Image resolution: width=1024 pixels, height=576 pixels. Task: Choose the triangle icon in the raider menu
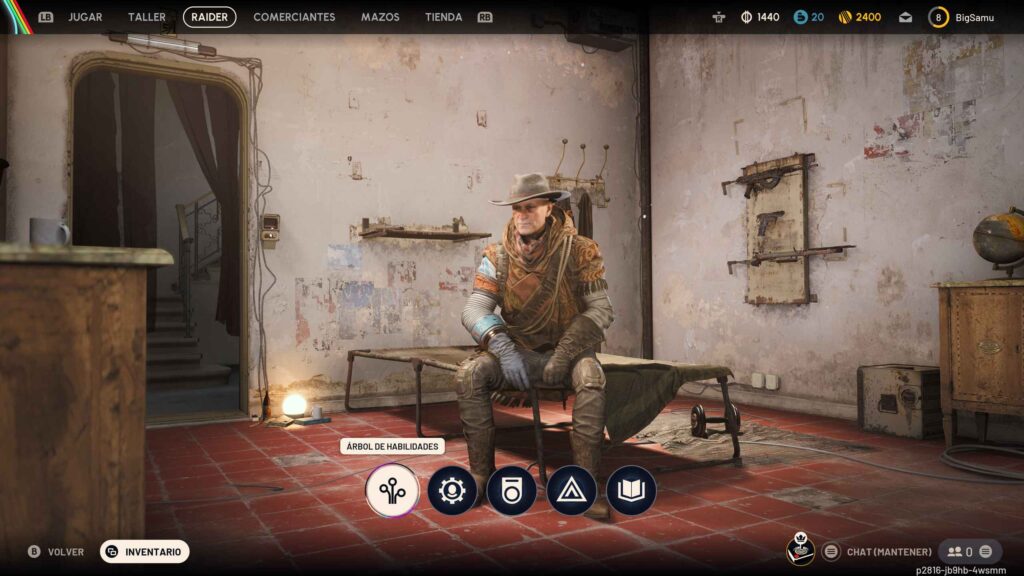pyautogui.click(x=571, y=490)
